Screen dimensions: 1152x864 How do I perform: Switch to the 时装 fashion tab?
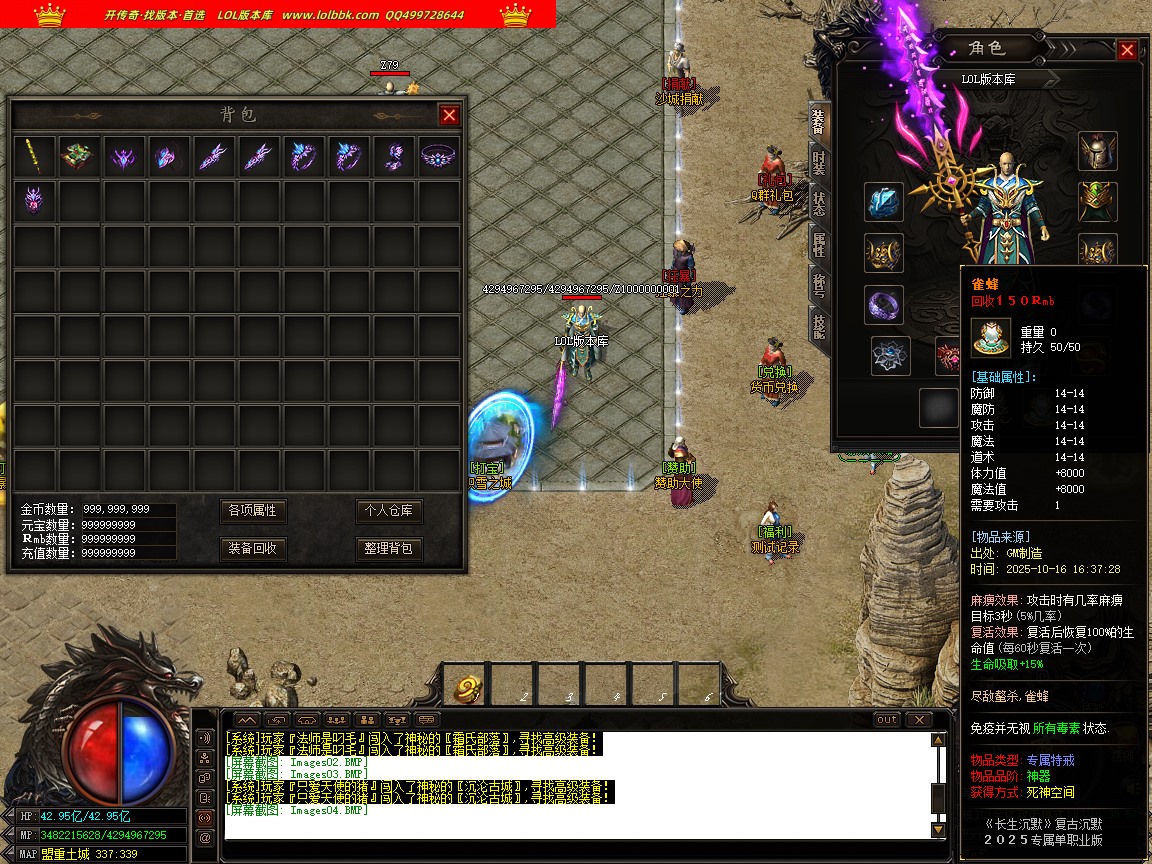818,163
